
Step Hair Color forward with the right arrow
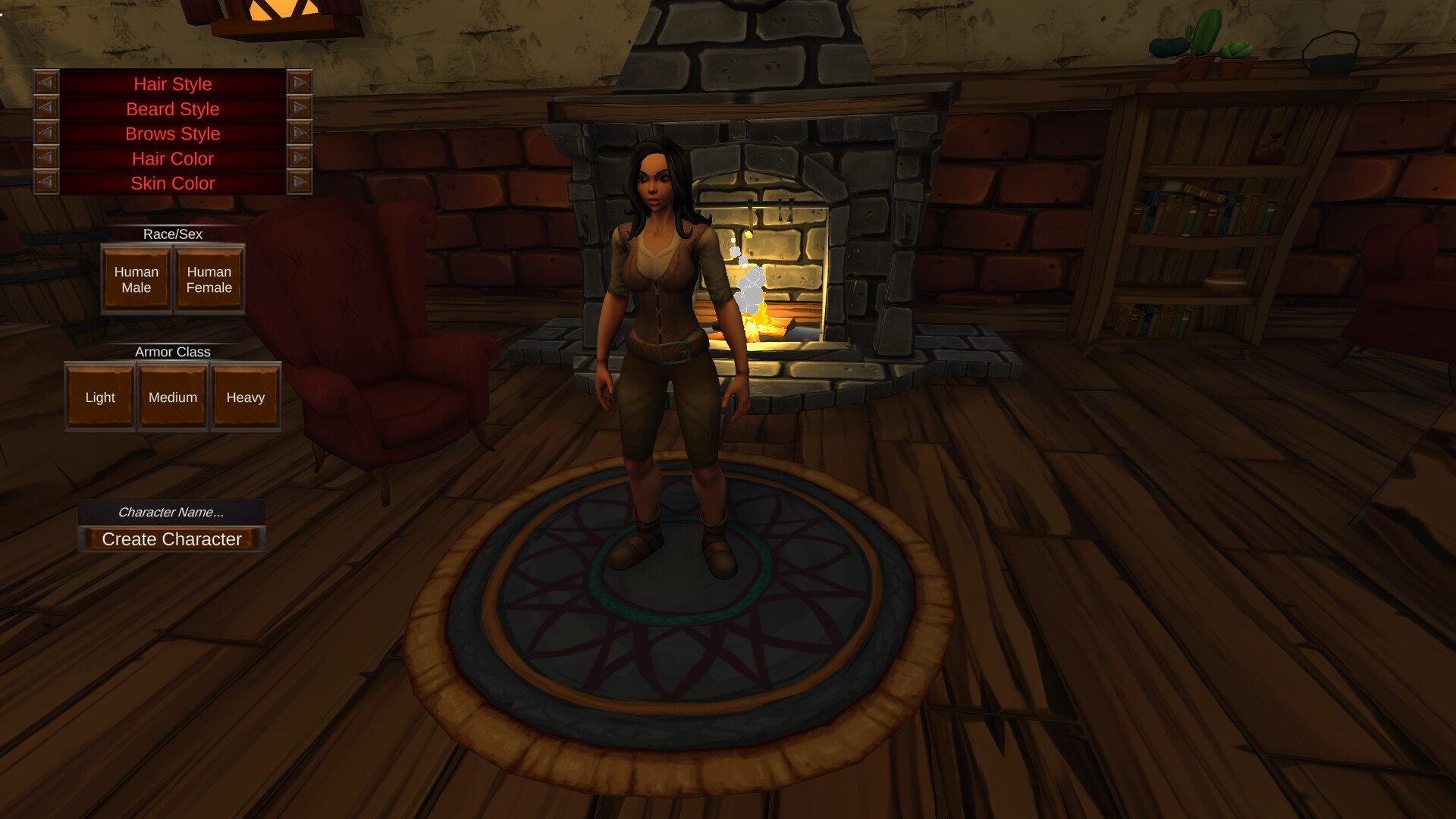click(x=300, y=158)
